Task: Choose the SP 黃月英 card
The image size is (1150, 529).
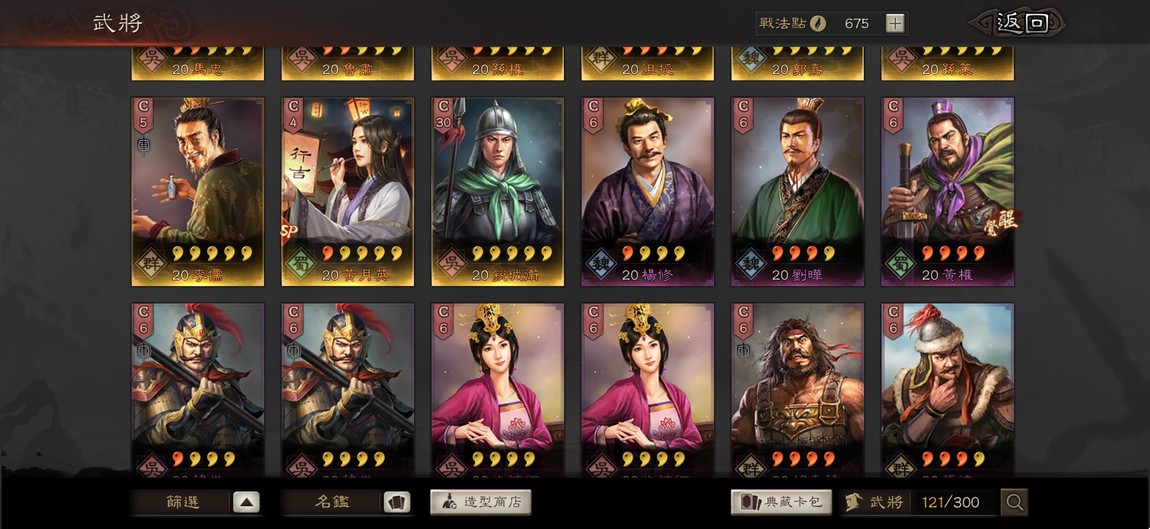Action: [348, 191]
